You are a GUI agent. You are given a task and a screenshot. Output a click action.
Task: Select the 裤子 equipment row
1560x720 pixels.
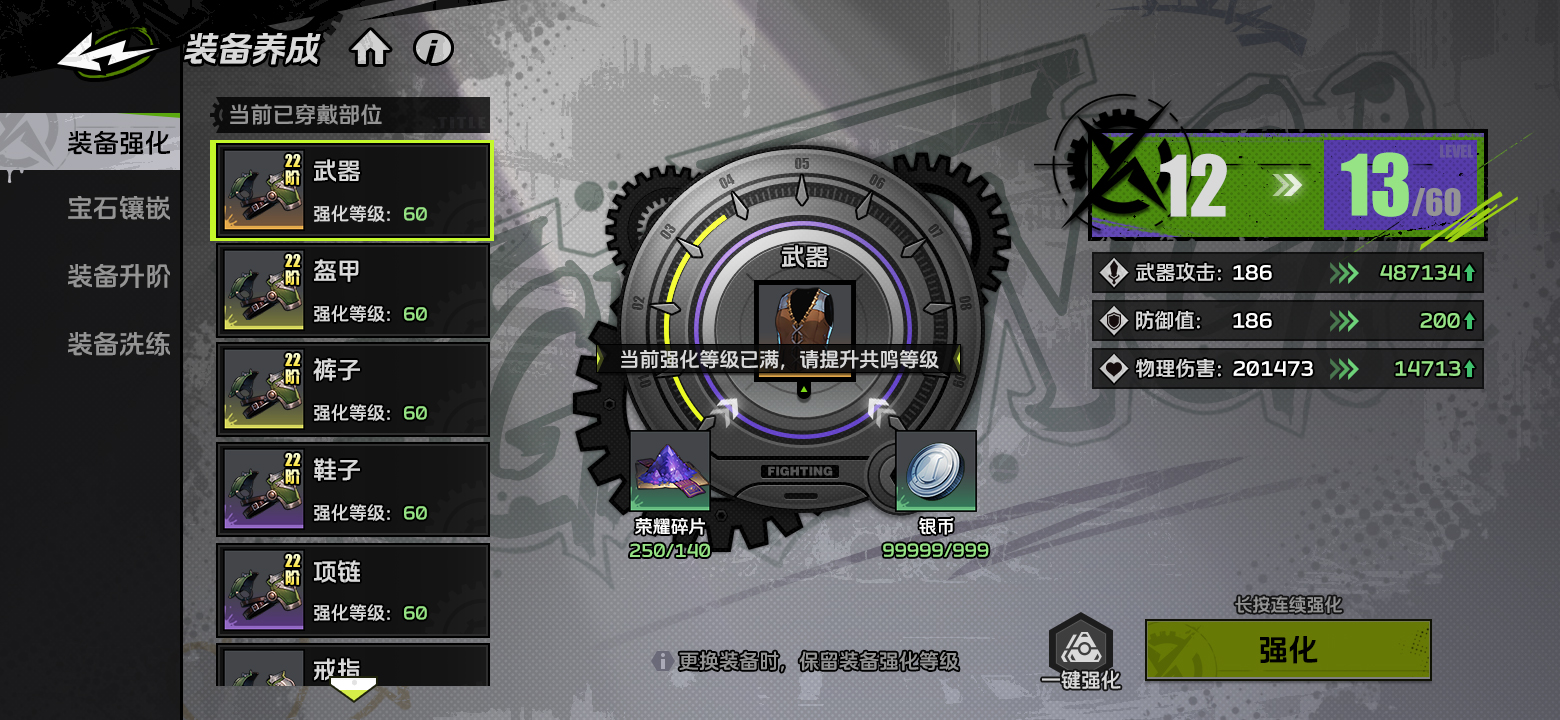click(352, 391)
